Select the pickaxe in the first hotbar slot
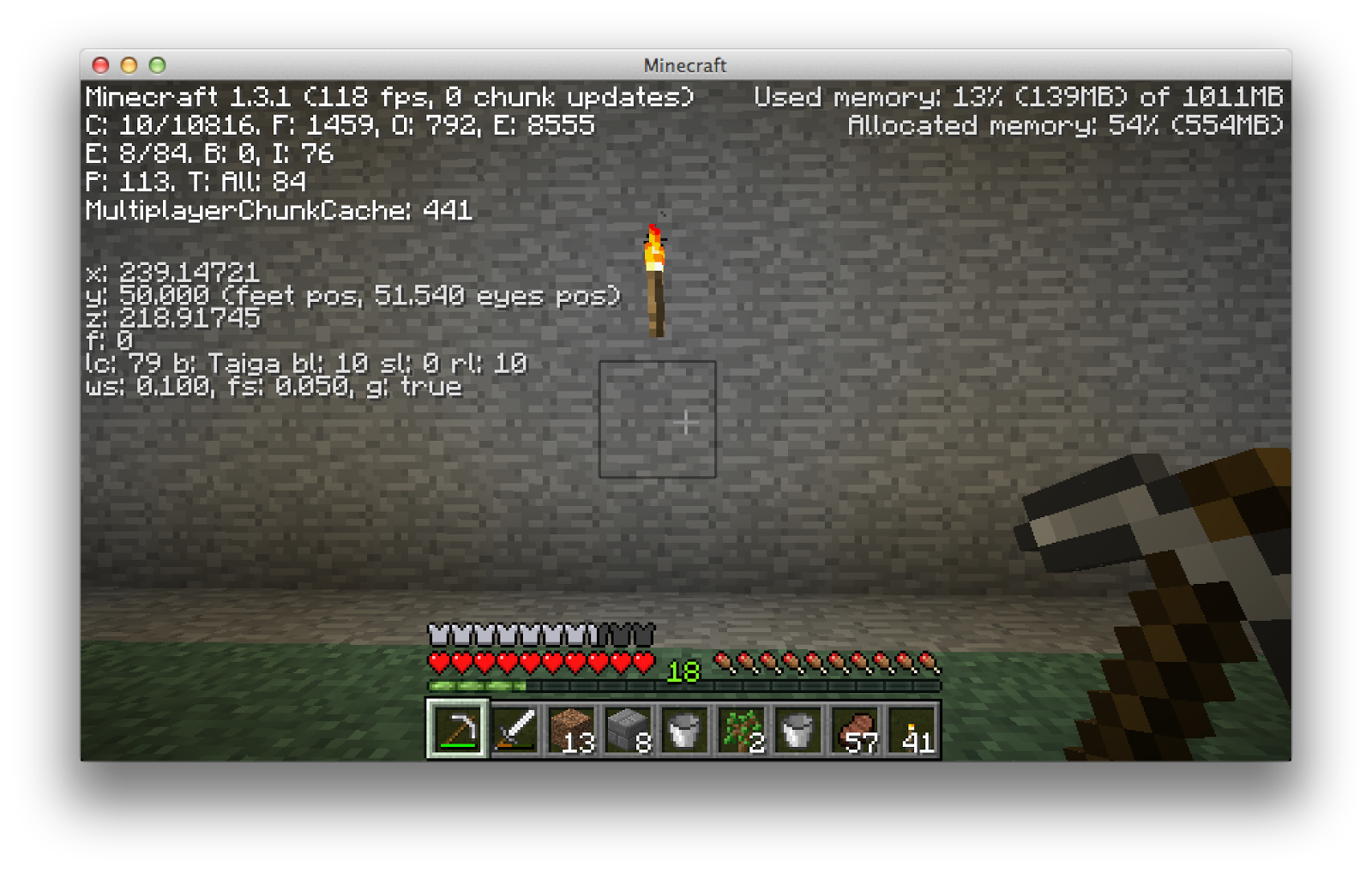This screenshot has height=873, width=1372. coord(457,729)
